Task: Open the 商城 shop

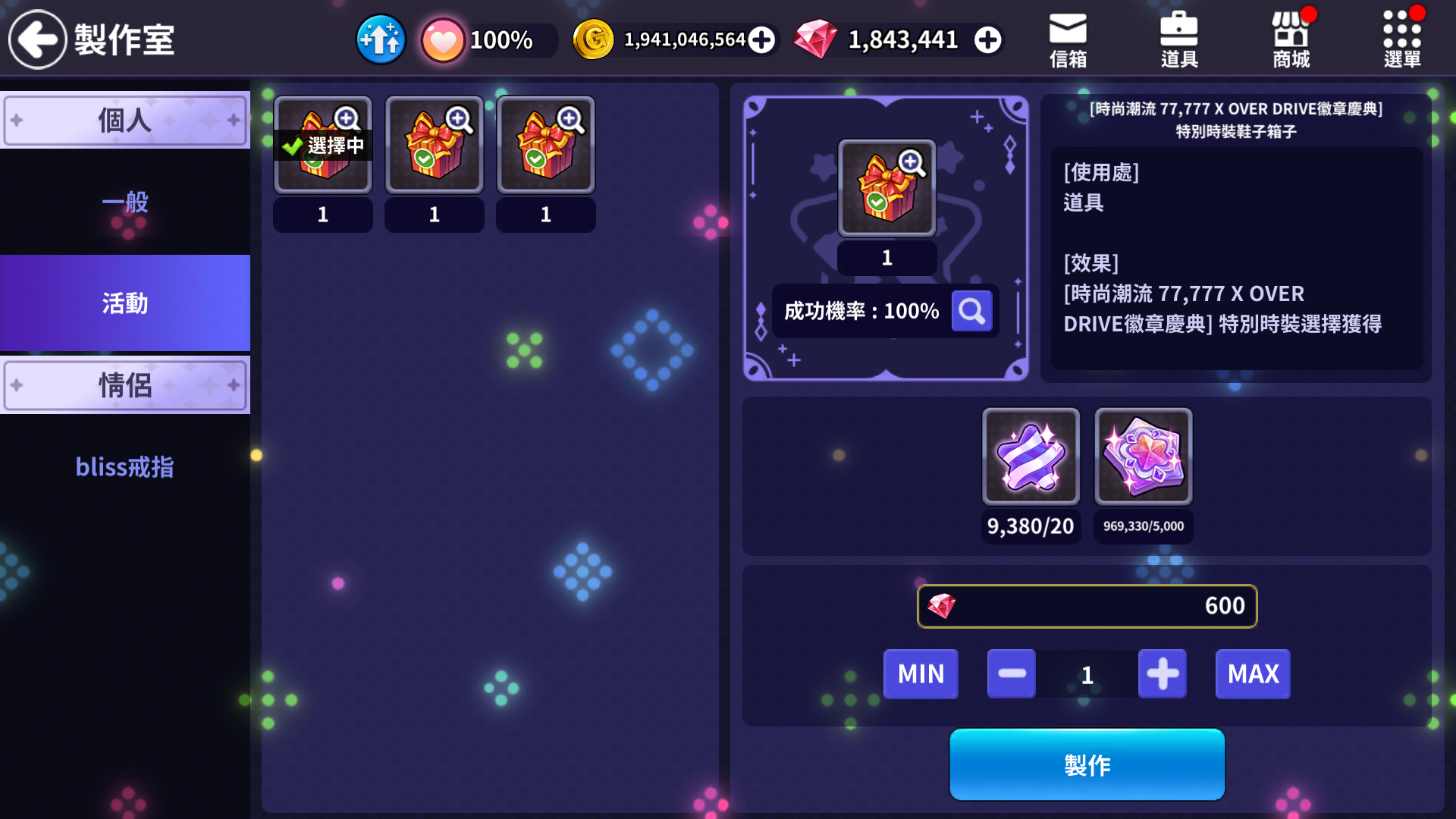Action: 1291,39
